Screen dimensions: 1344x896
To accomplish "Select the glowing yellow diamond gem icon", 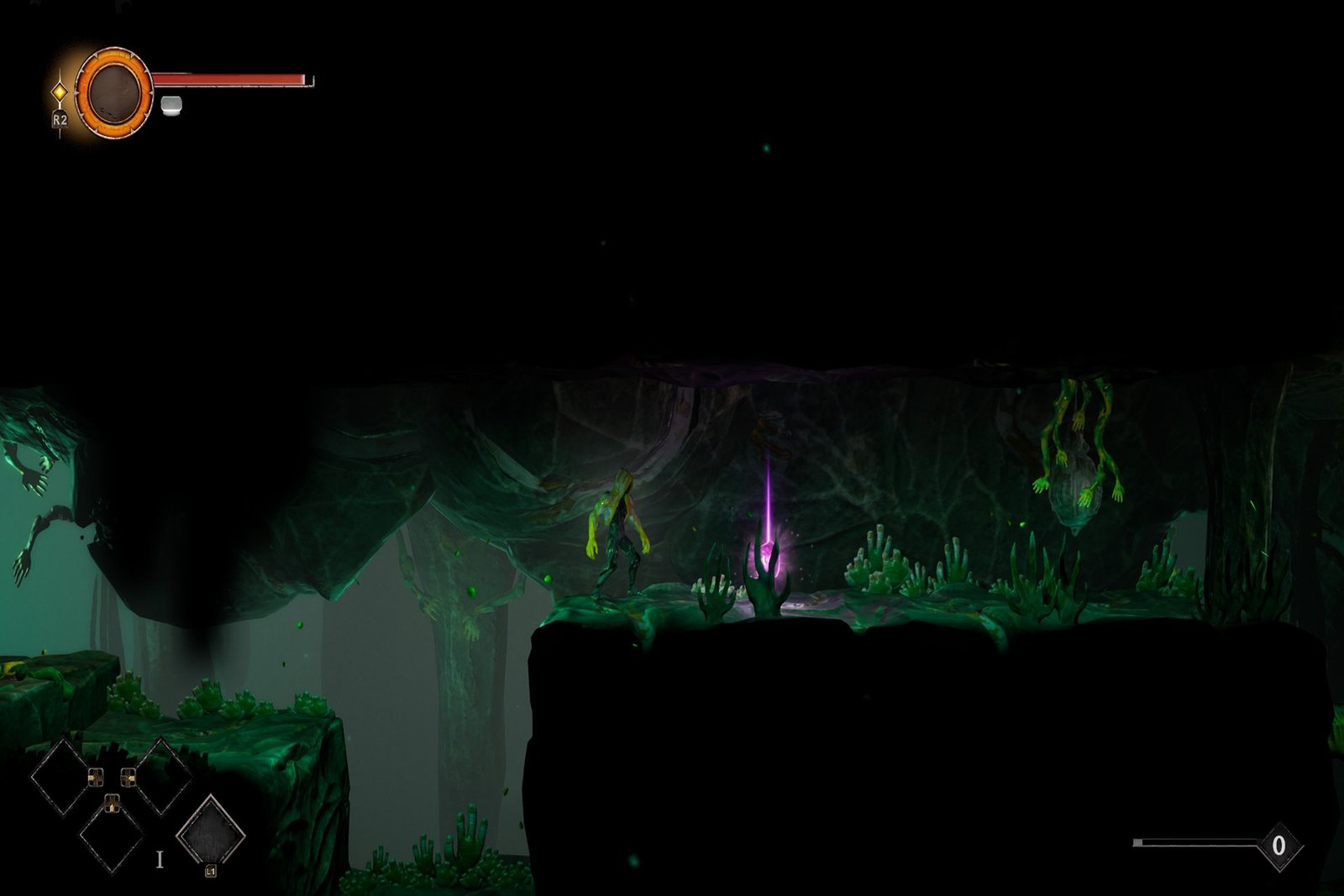I will click(x=60, y=92).
